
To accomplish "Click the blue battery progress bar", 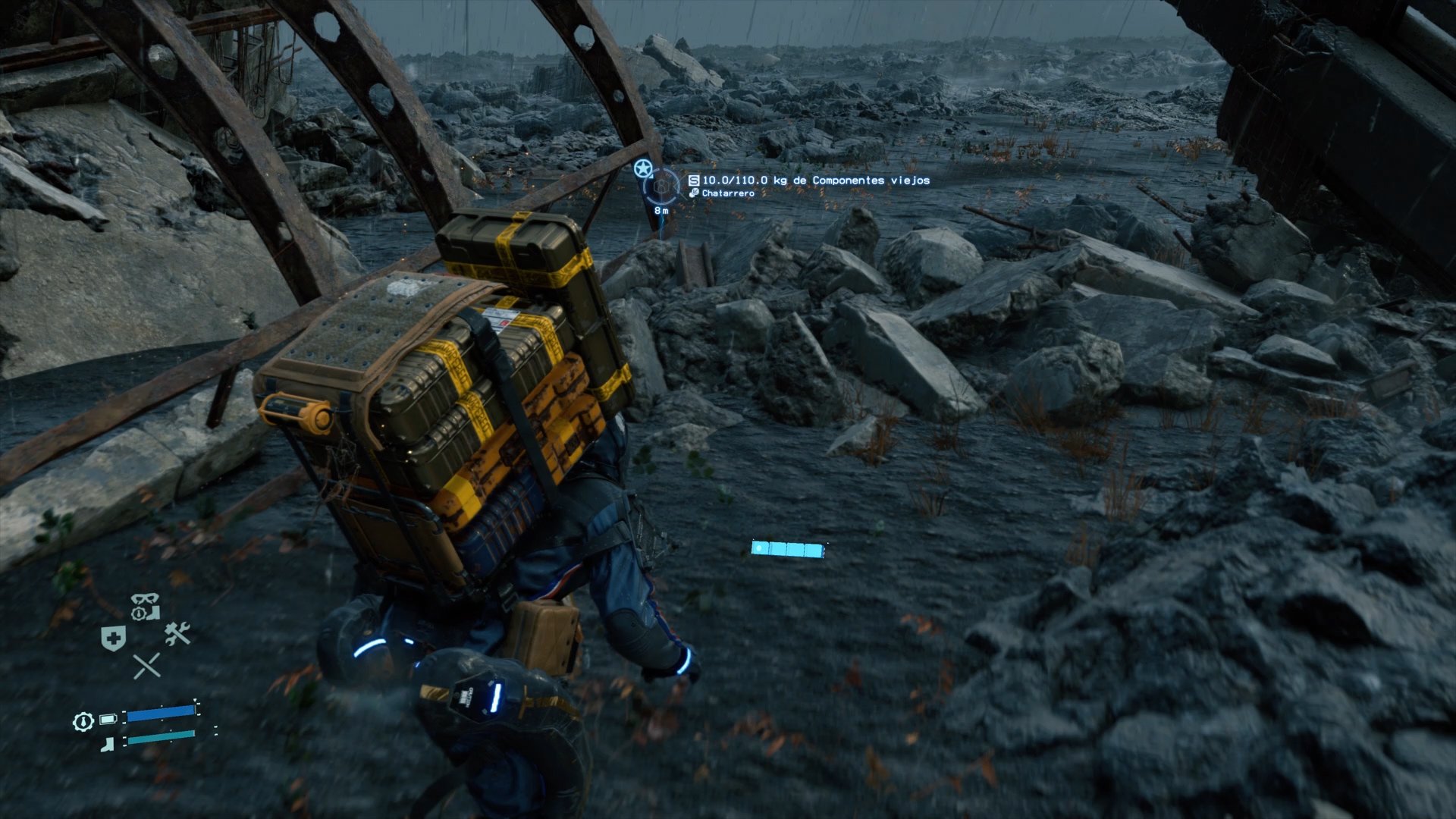I will pos(161,714).
